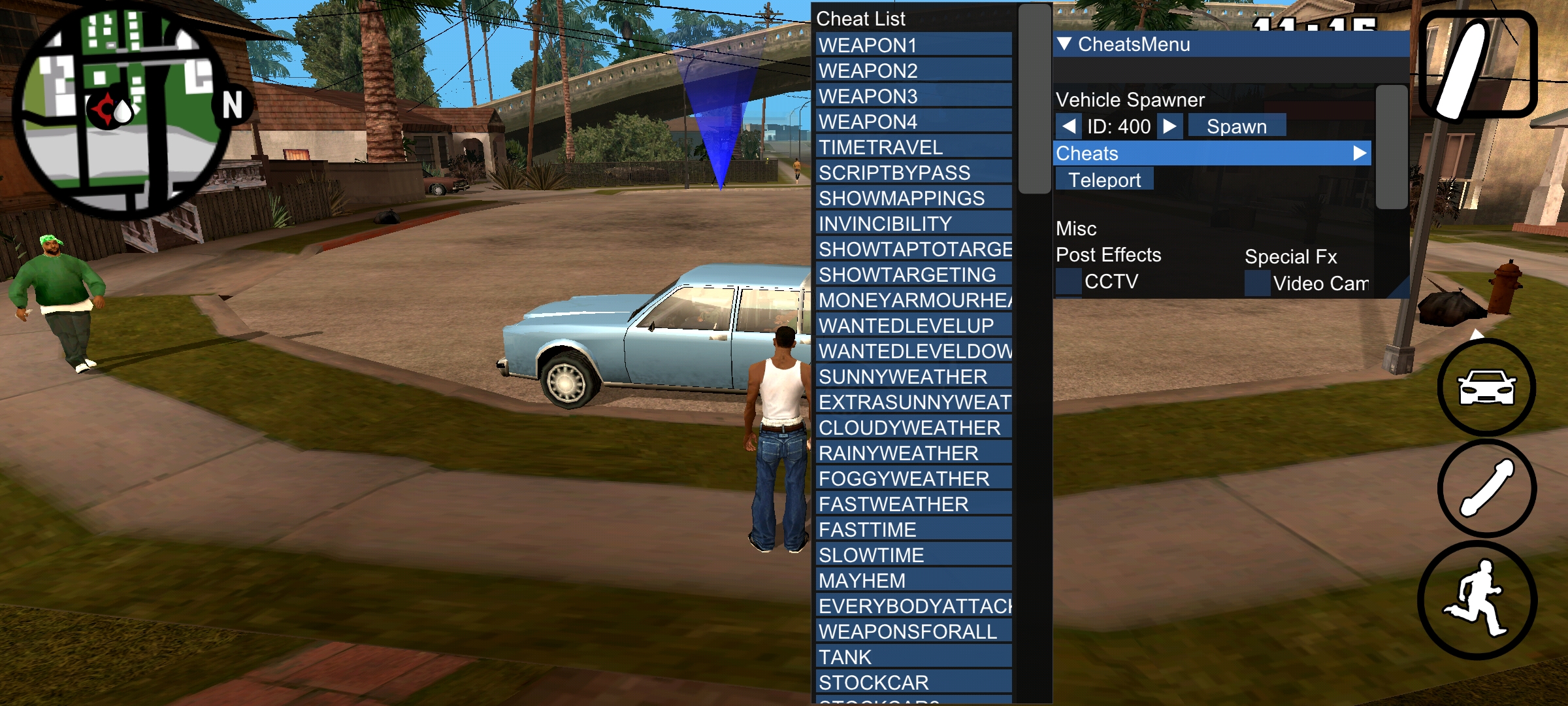This screenshot has width=1568, height=706.
Task: Toggle the CCTV post effect checkbox
Action: coord(1069,282)
